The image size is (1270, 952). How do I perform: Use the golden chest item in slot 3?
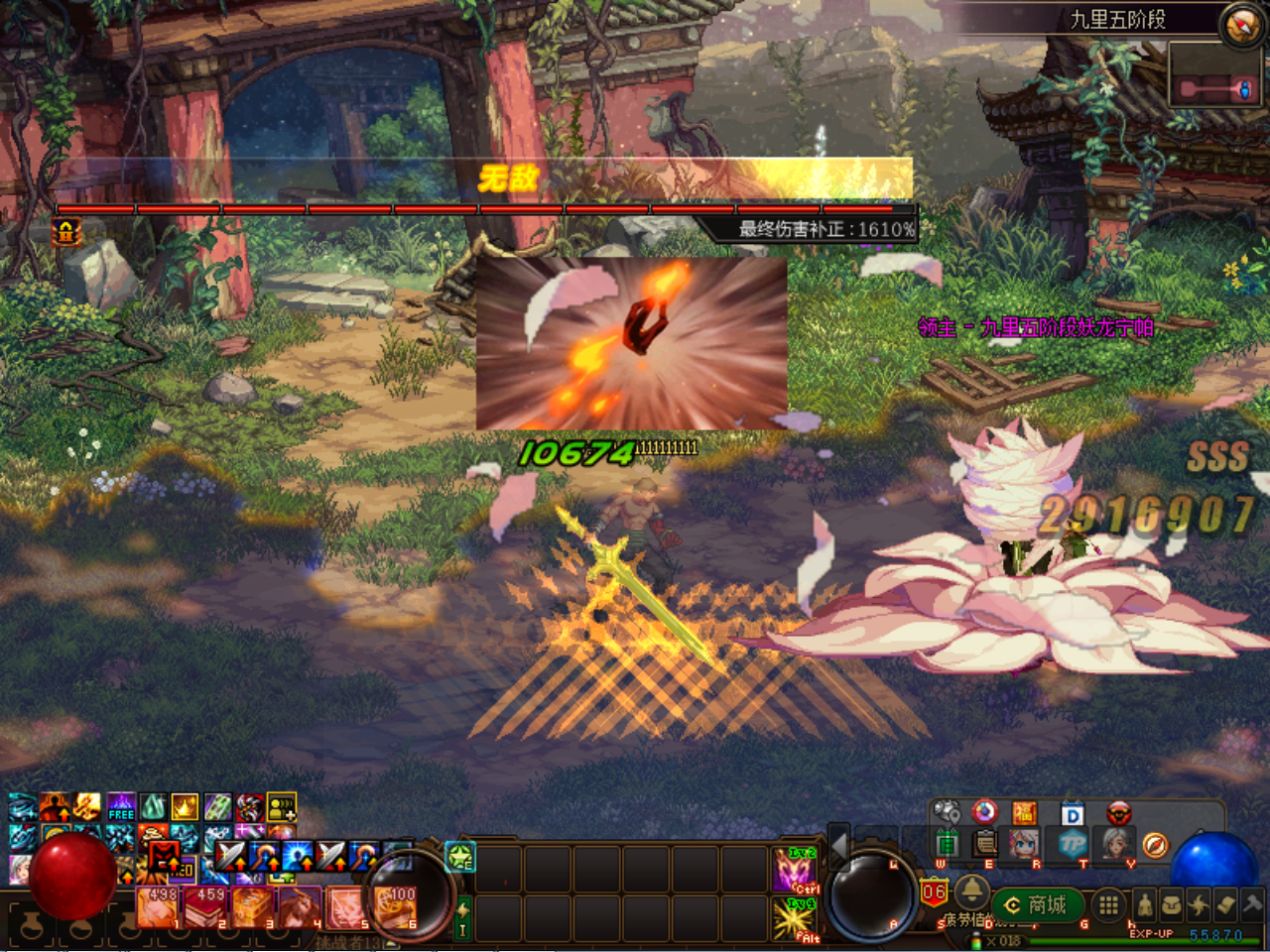pyautogui.click(x=252, y=907)
